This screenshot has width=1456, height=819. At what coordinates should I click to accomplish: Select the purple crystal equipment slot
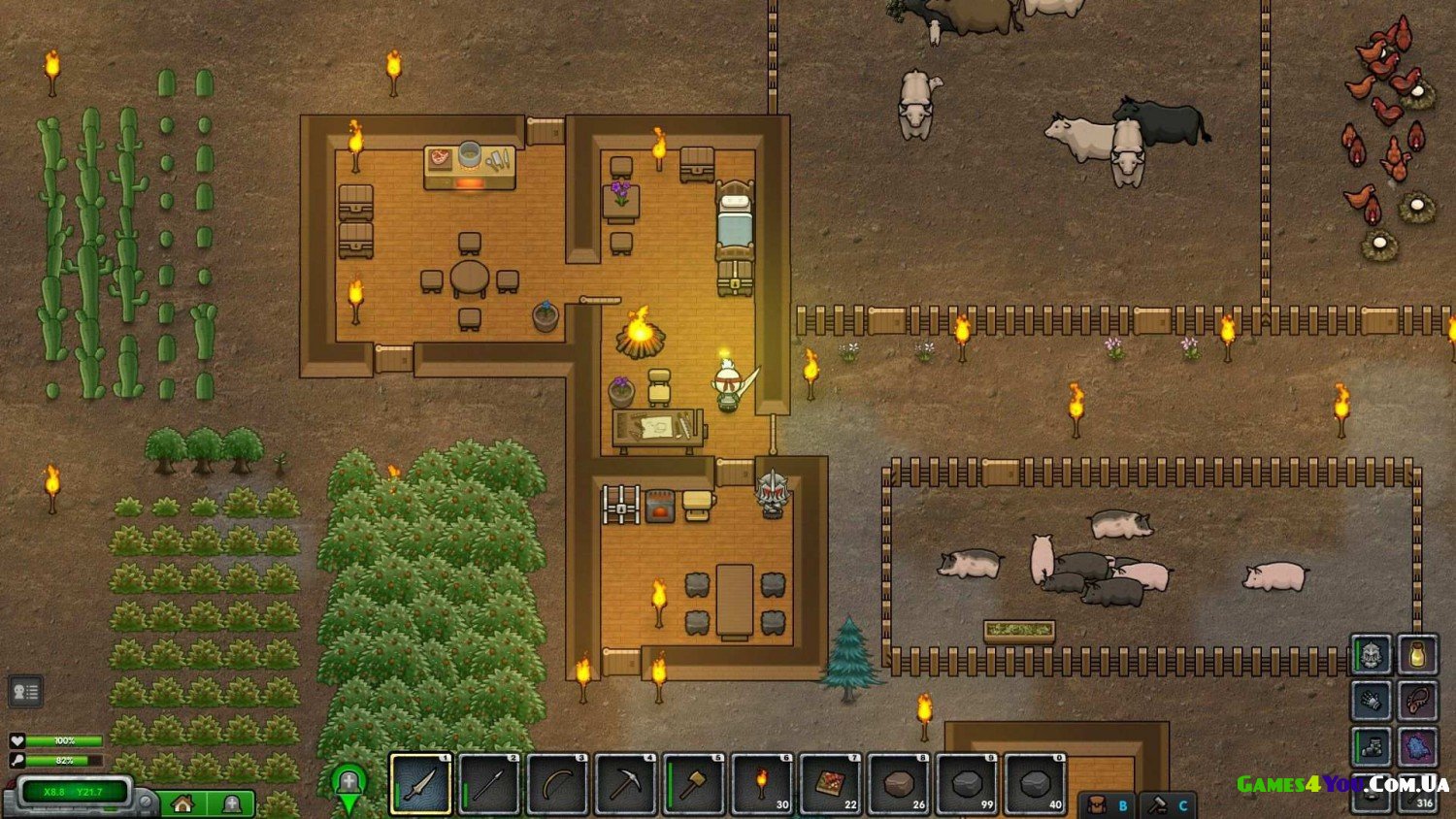coord(1417,747)
